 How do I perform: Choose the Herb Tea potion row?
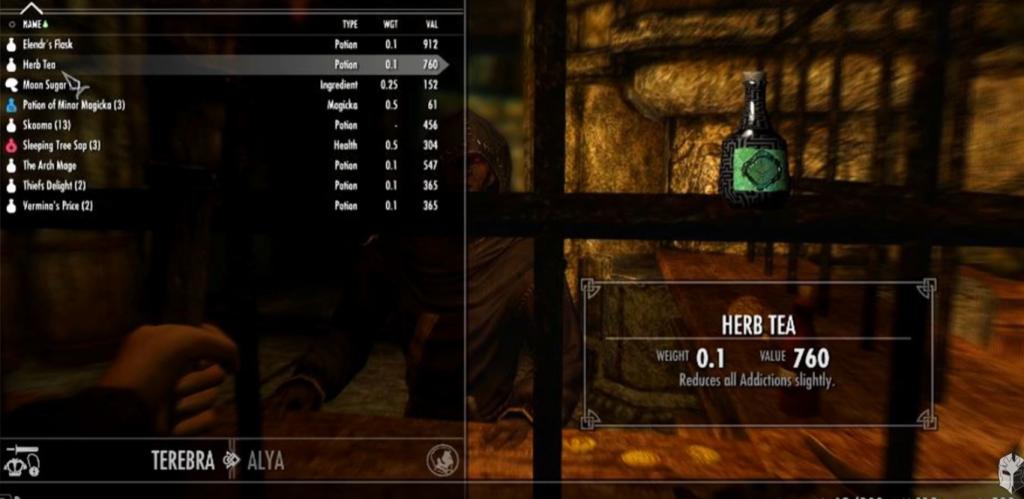[x=40, y=65]
